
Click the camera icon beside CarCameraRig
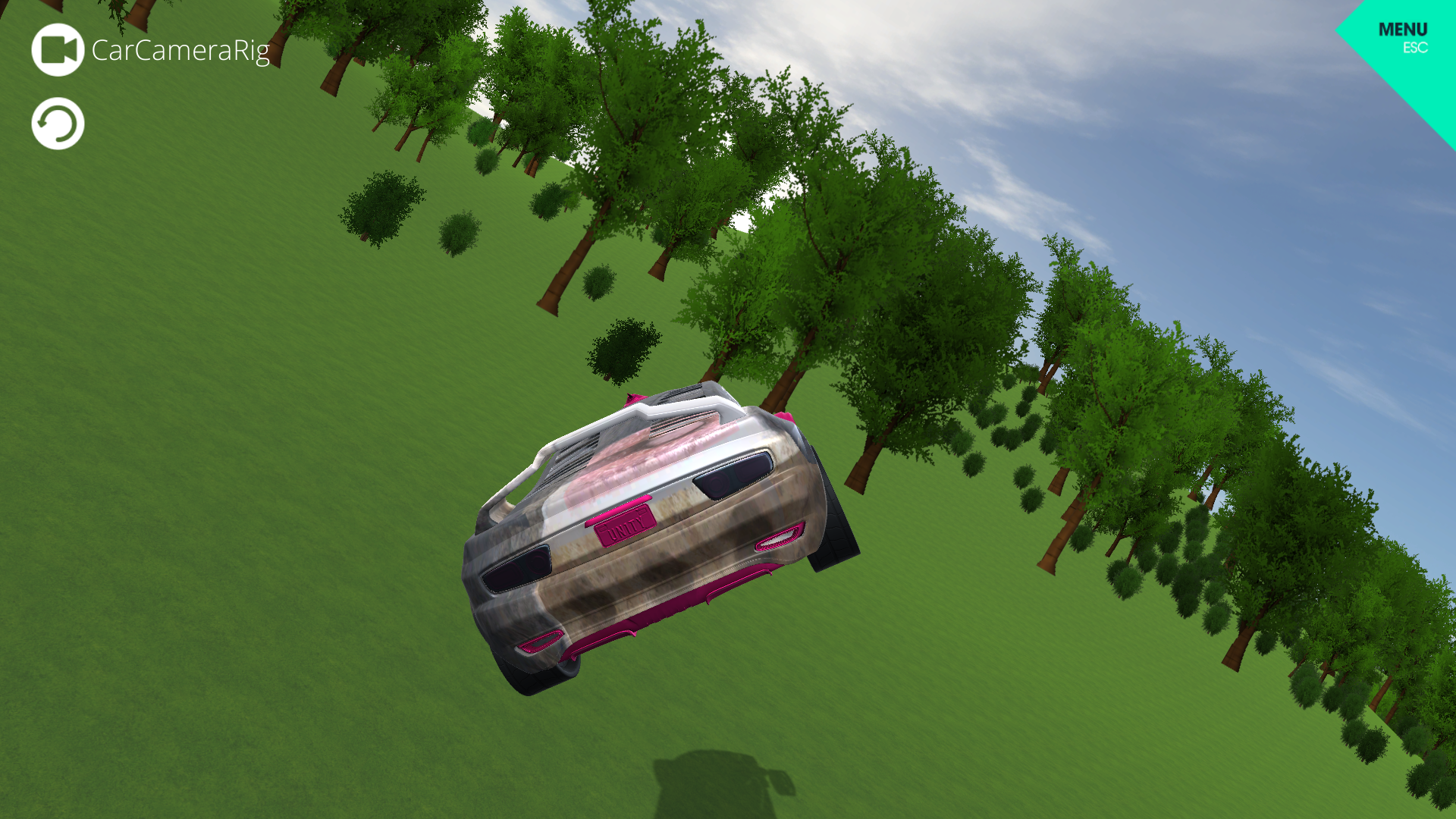point(57,49)
